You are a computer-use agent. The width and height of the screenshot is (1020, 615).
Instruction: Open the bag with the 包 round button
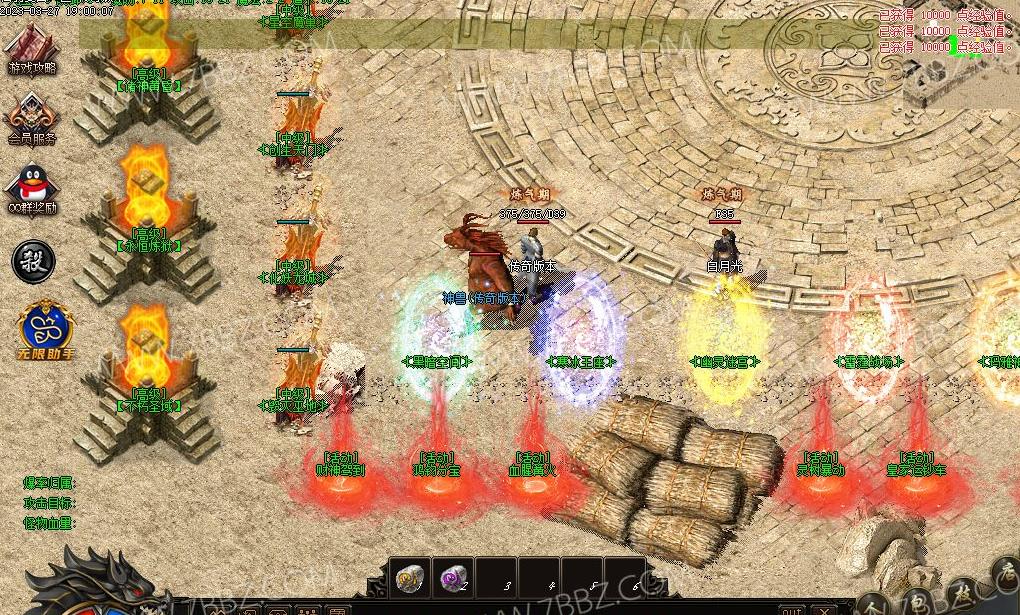(919, 602)
